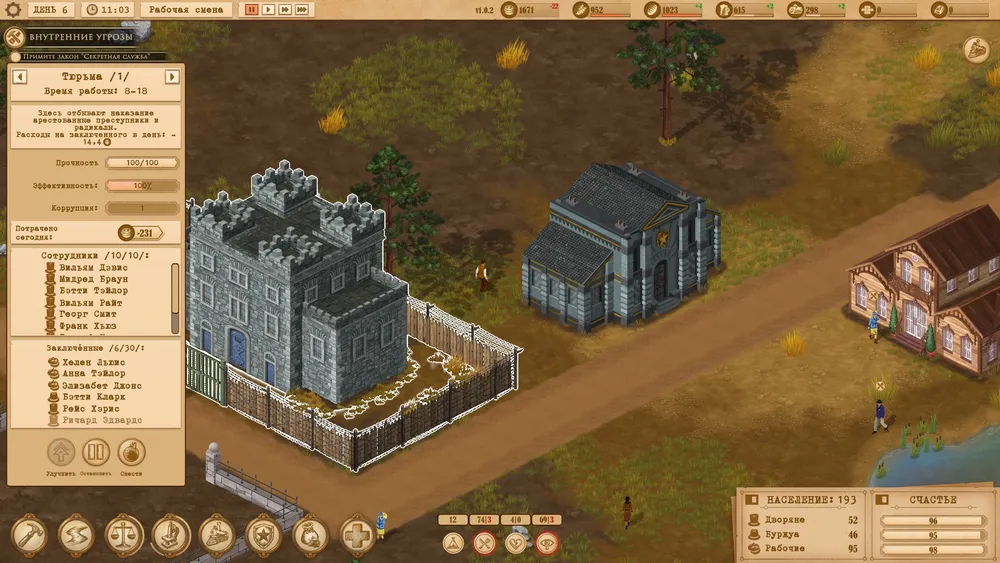Open the microscope research menu
Screen dimensions: 1000x563
pos(170,535)
